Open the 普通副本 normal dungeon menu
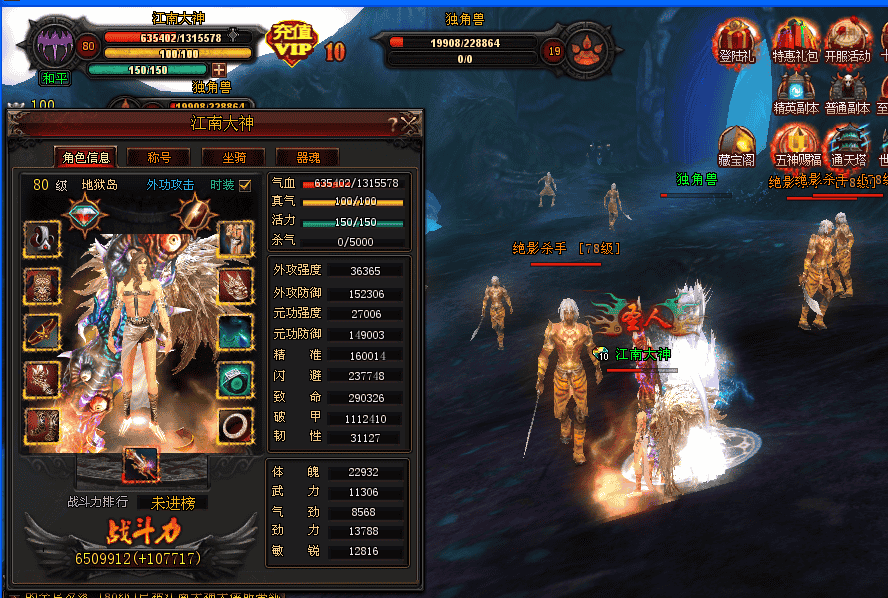 [x=848, y=93]
